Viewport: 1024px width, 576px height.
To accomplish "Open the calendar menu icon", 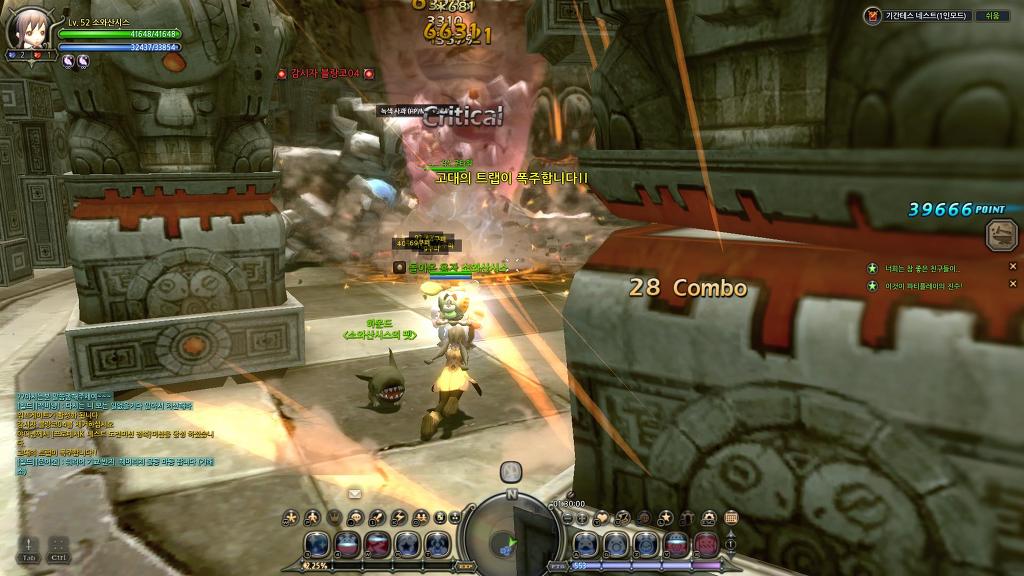I will (731, 517).
